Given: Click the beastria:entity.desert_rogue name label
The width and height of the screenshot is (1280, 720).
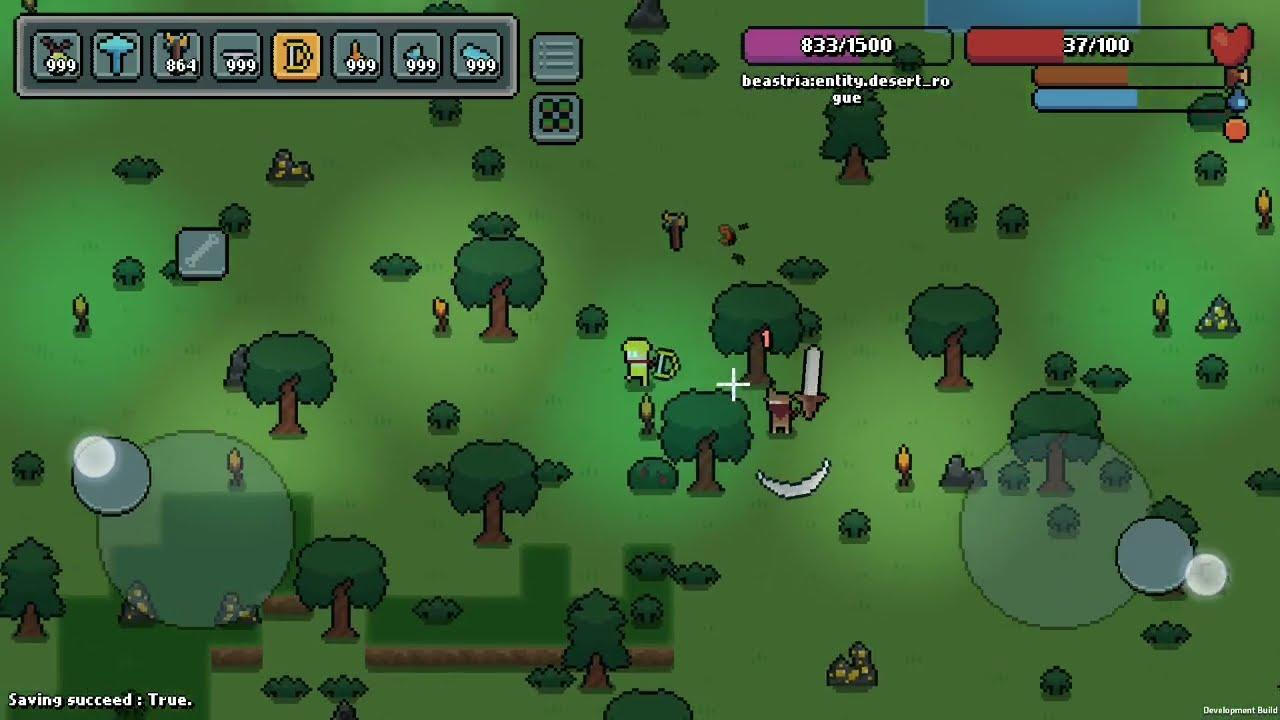Looking at the screenshot, I should pos(847,89).
